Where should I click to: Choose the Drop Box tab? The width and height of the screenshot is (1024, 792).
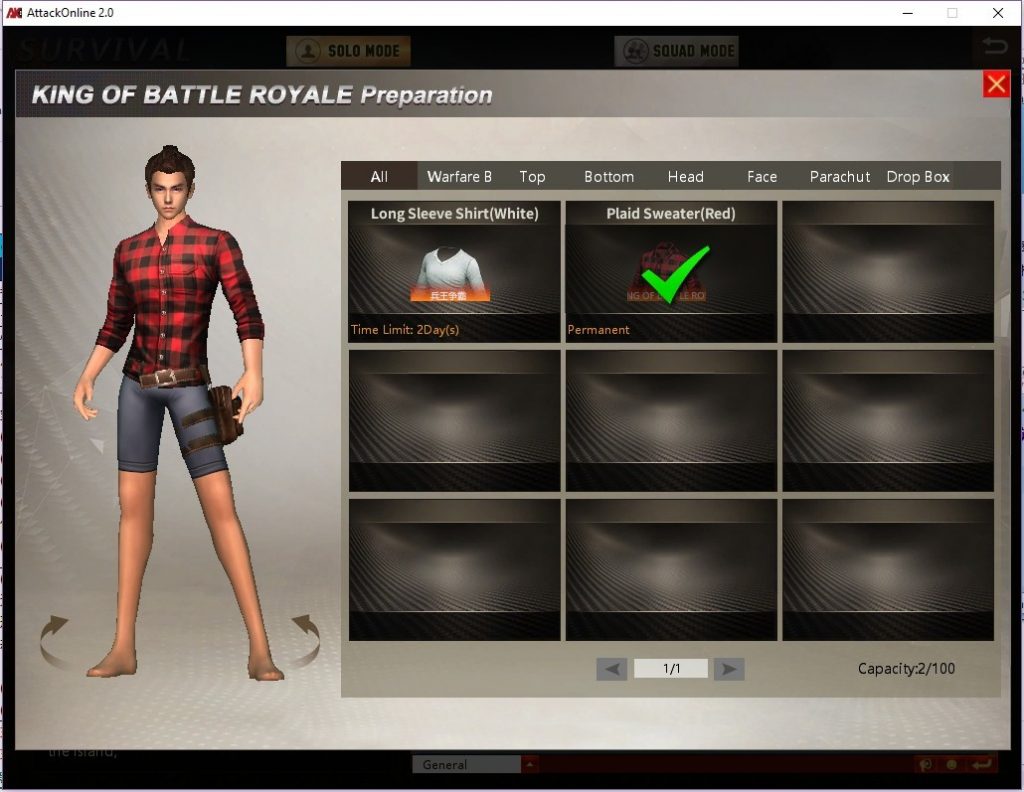click(918, 177)
